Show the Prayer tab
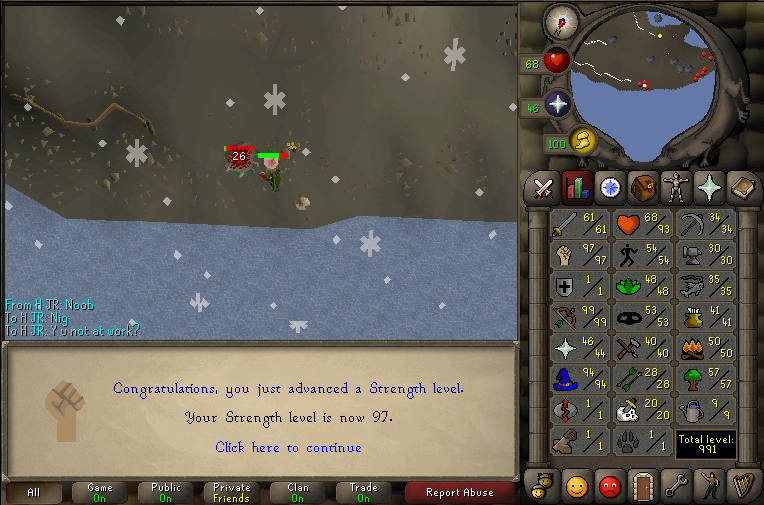The width and height of the screenshot is (764, 505). (709, 187)
